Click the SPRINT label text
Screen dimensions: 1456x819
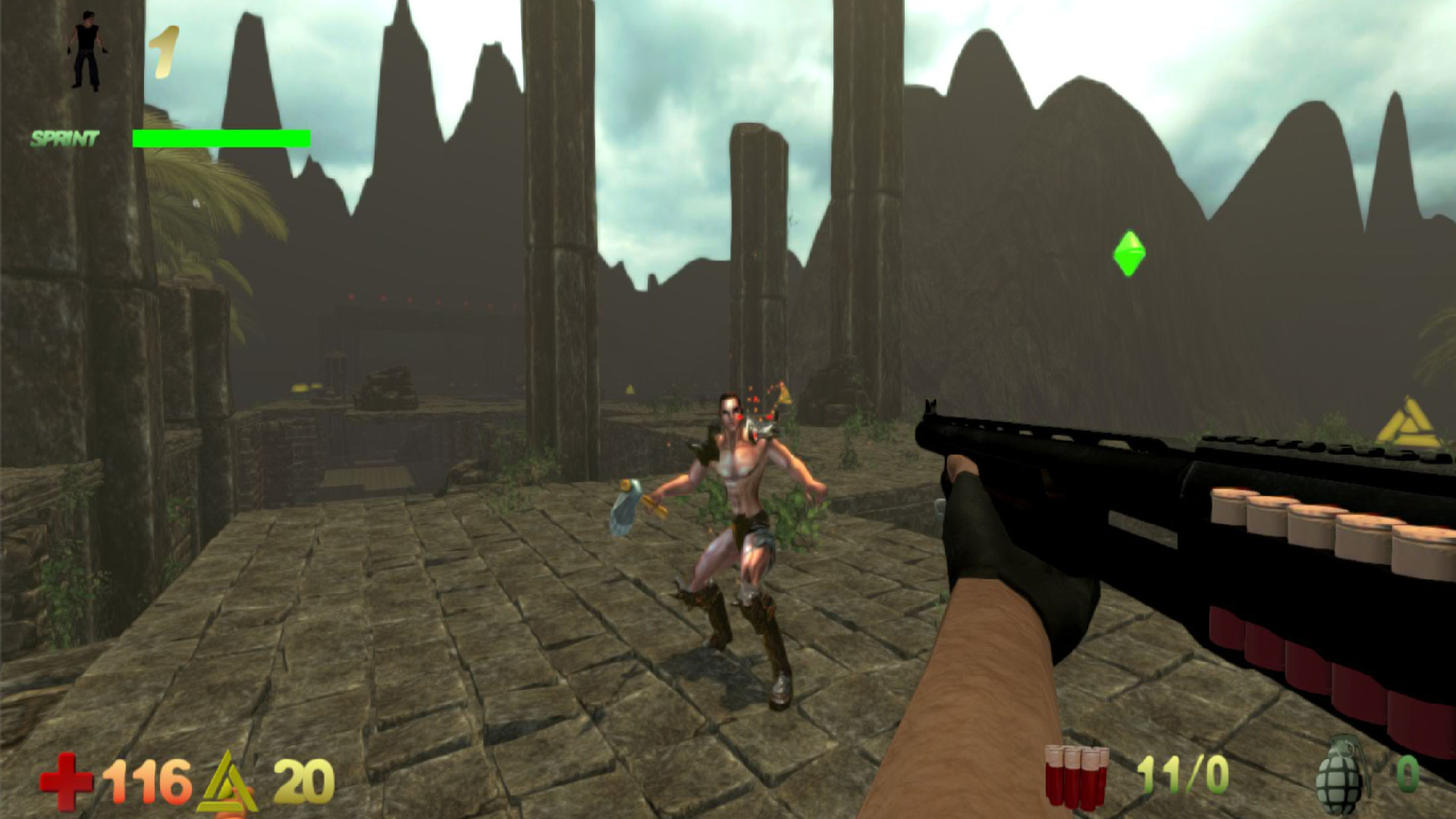tap(64, 138)
